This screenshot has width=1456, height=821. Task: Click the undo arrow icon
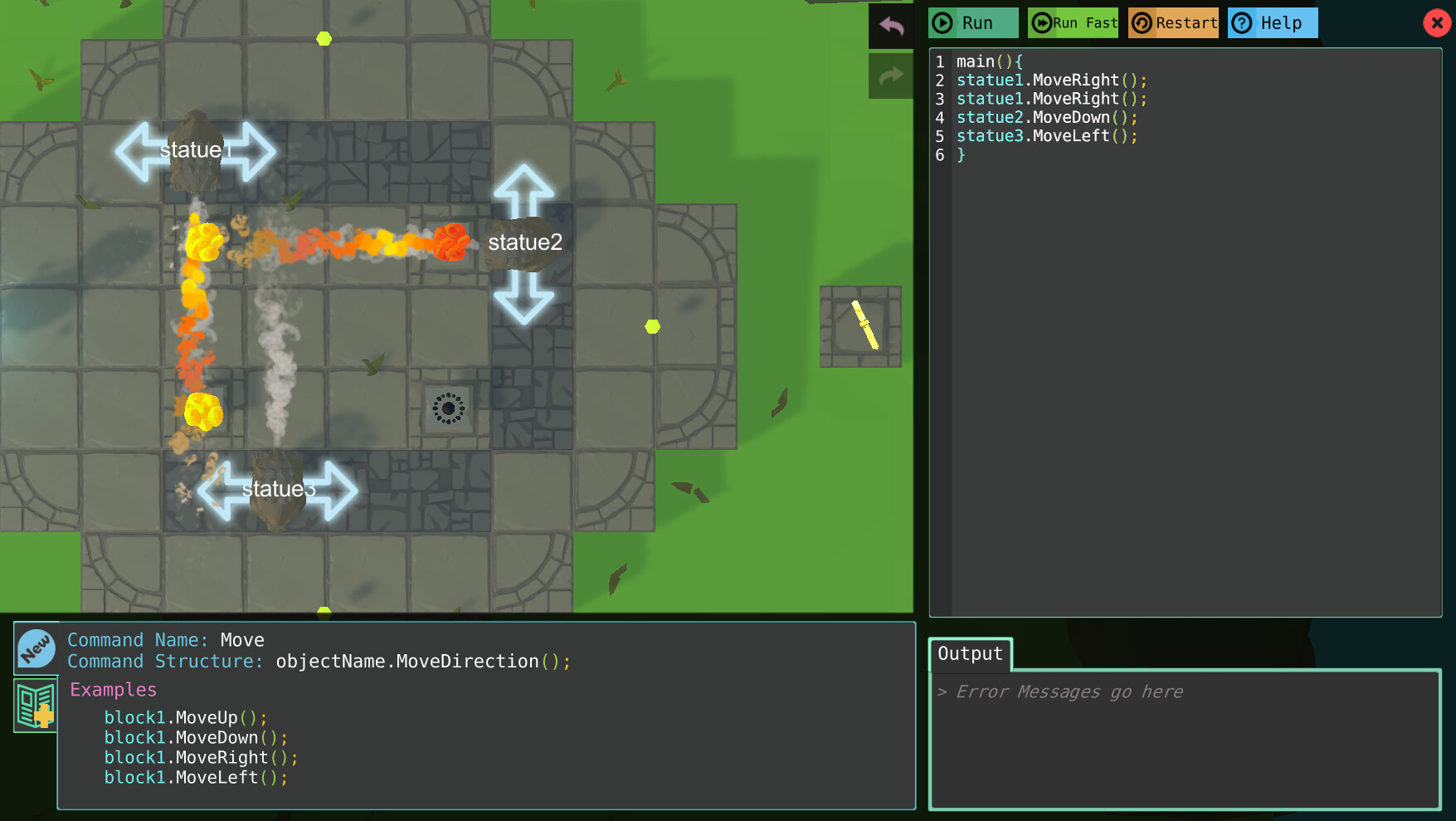coord(890,27)
